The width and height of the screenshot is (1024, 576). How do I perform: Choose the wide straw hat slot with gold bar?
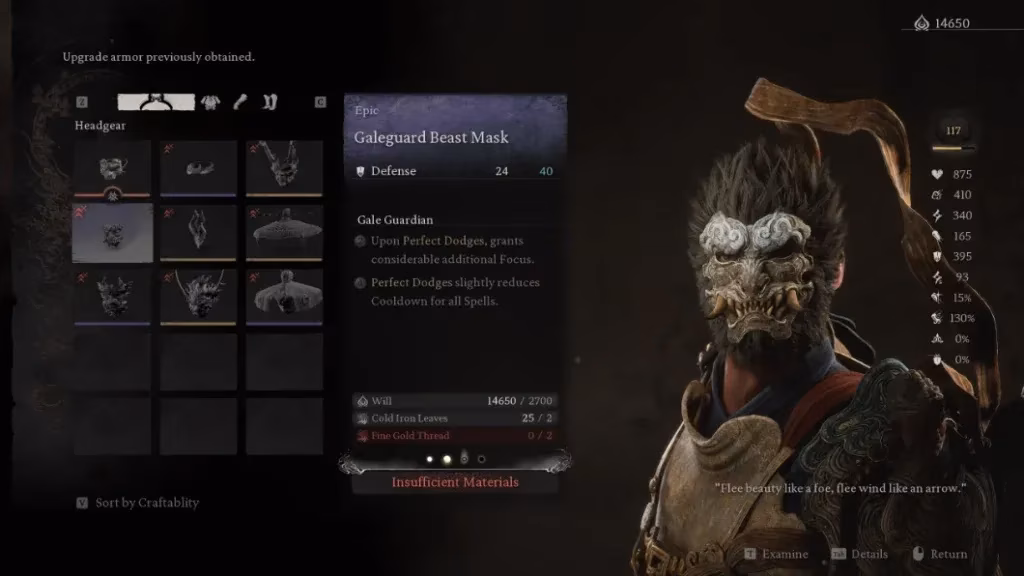(x=284, y=232)
